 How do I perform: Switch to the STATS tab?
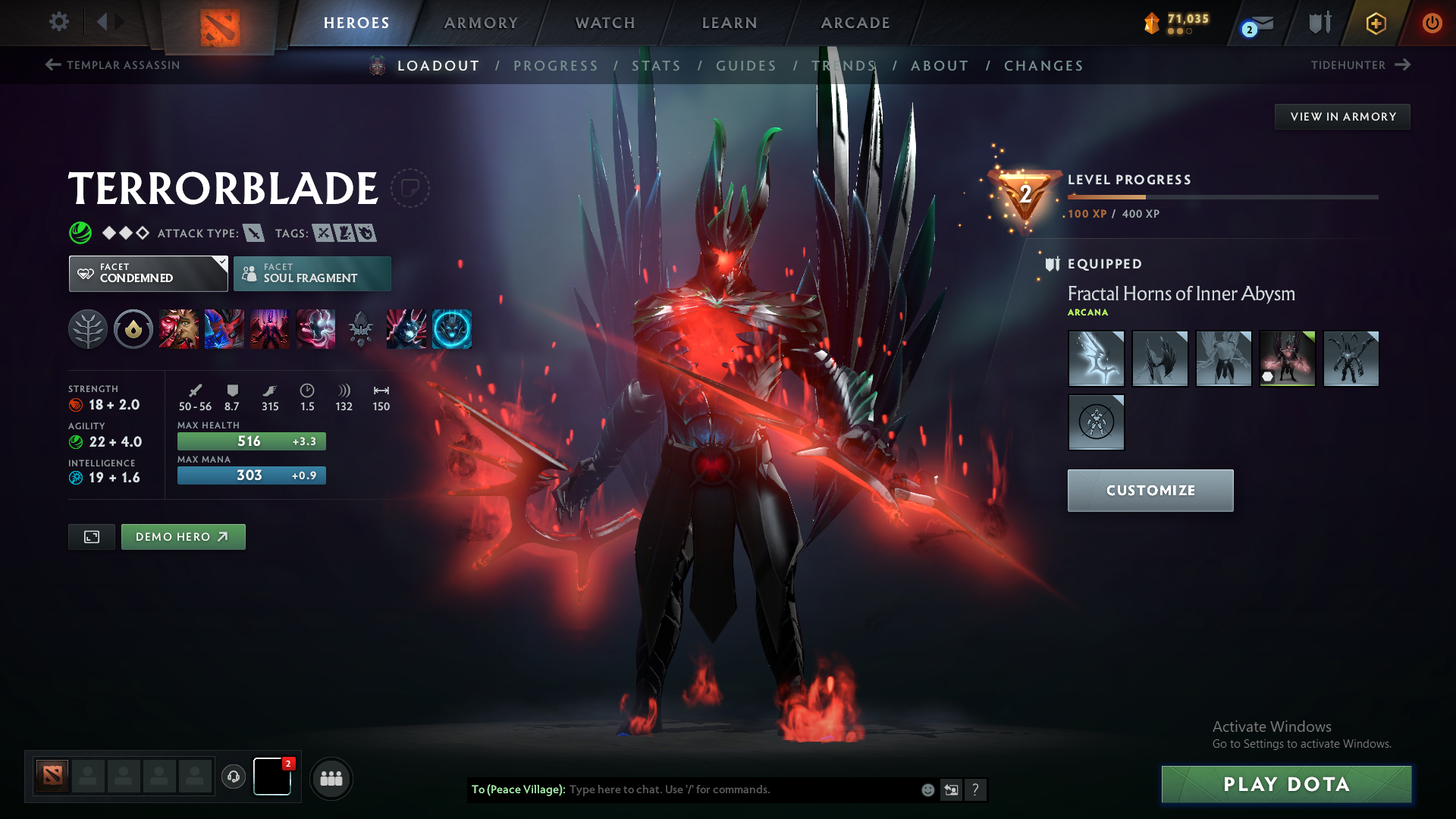coord(657,65)
